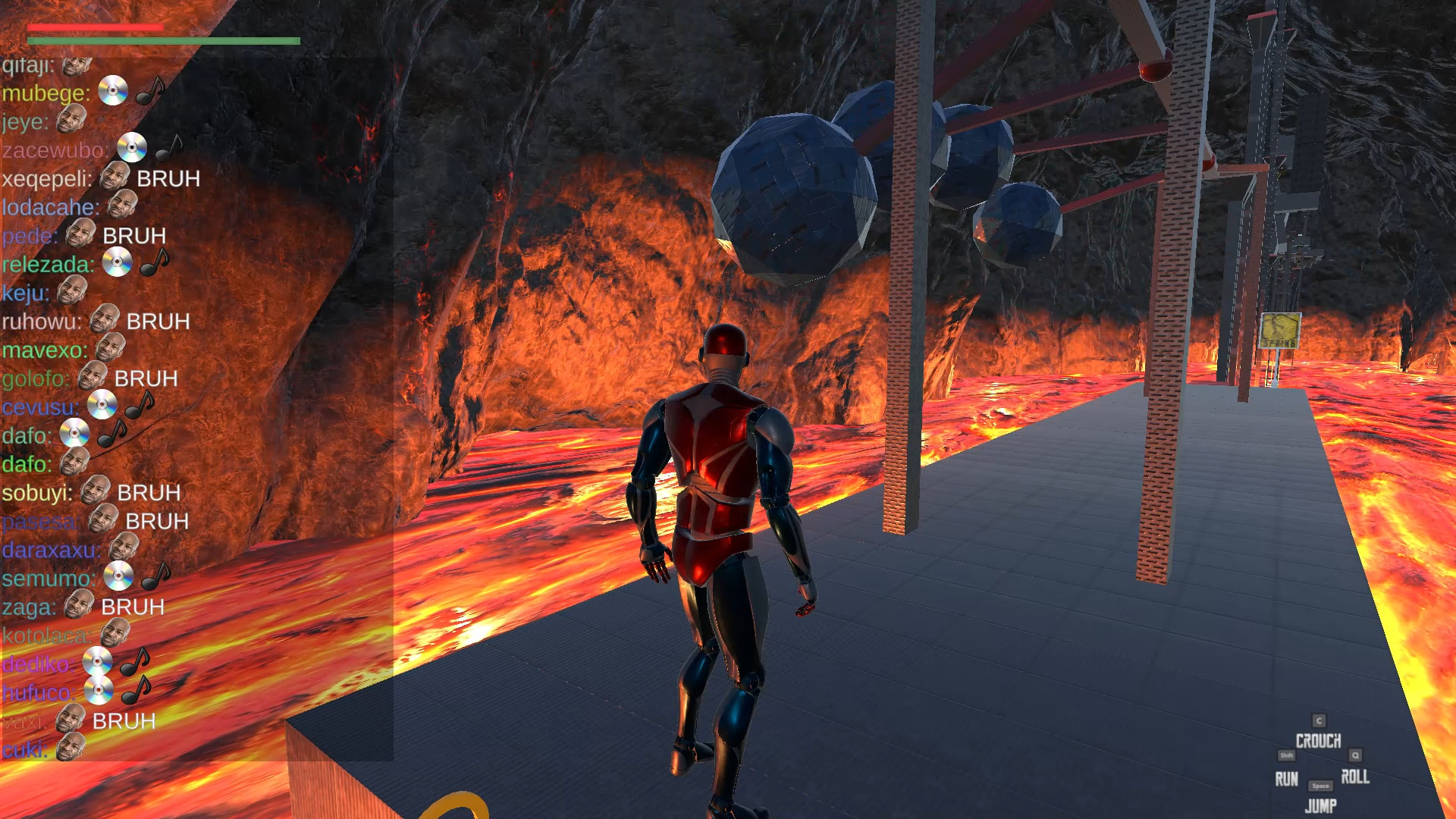This screenshot has width=1456, height=819.
Task: Click the green stamina bar
Action: point(164,40)
